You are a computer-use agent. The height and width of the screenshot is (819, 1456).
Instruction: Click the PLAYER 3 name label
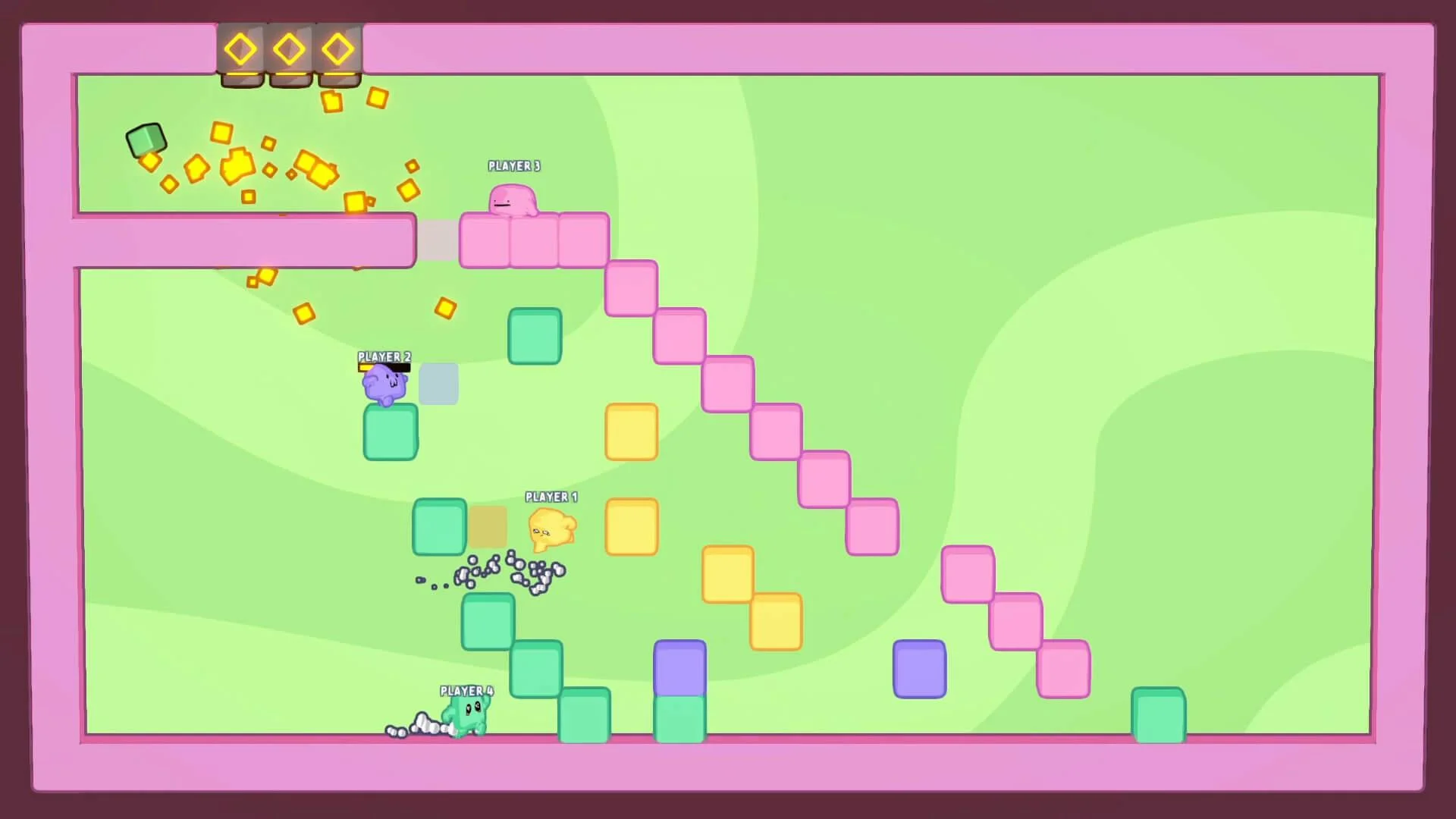(513, 166)
